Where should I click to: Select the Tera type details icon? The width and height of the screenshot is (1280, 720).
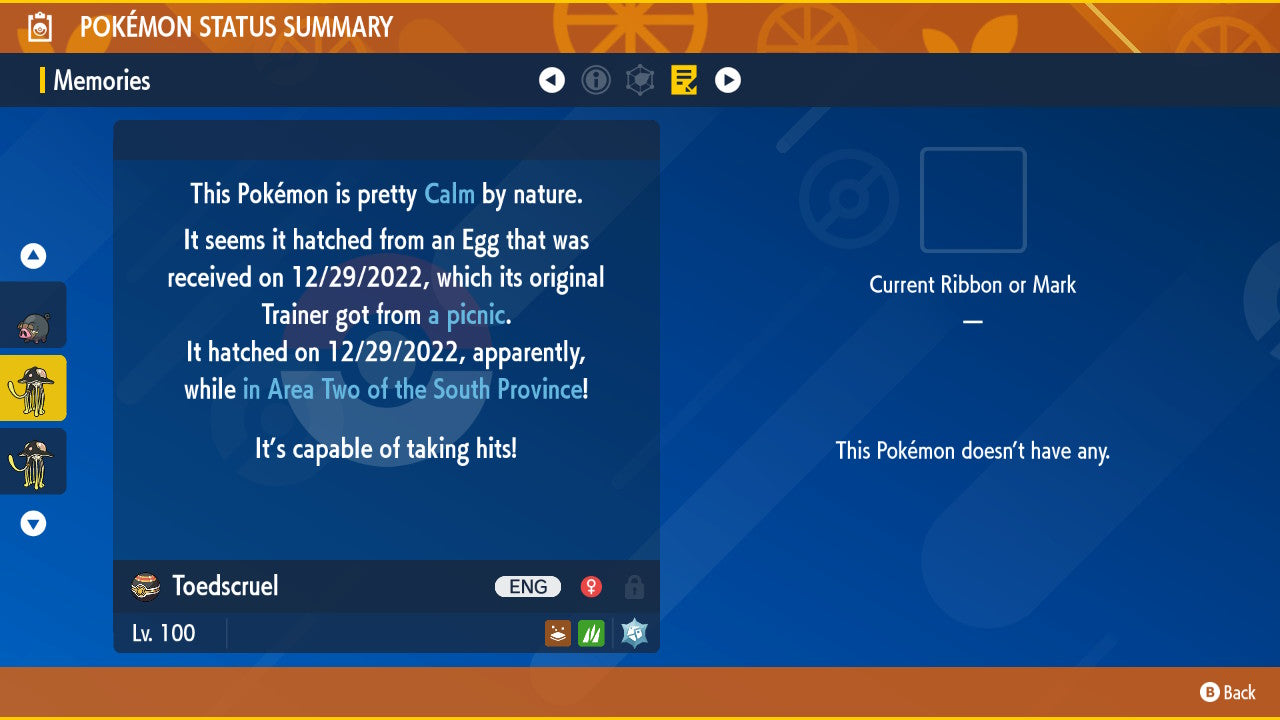640,80
